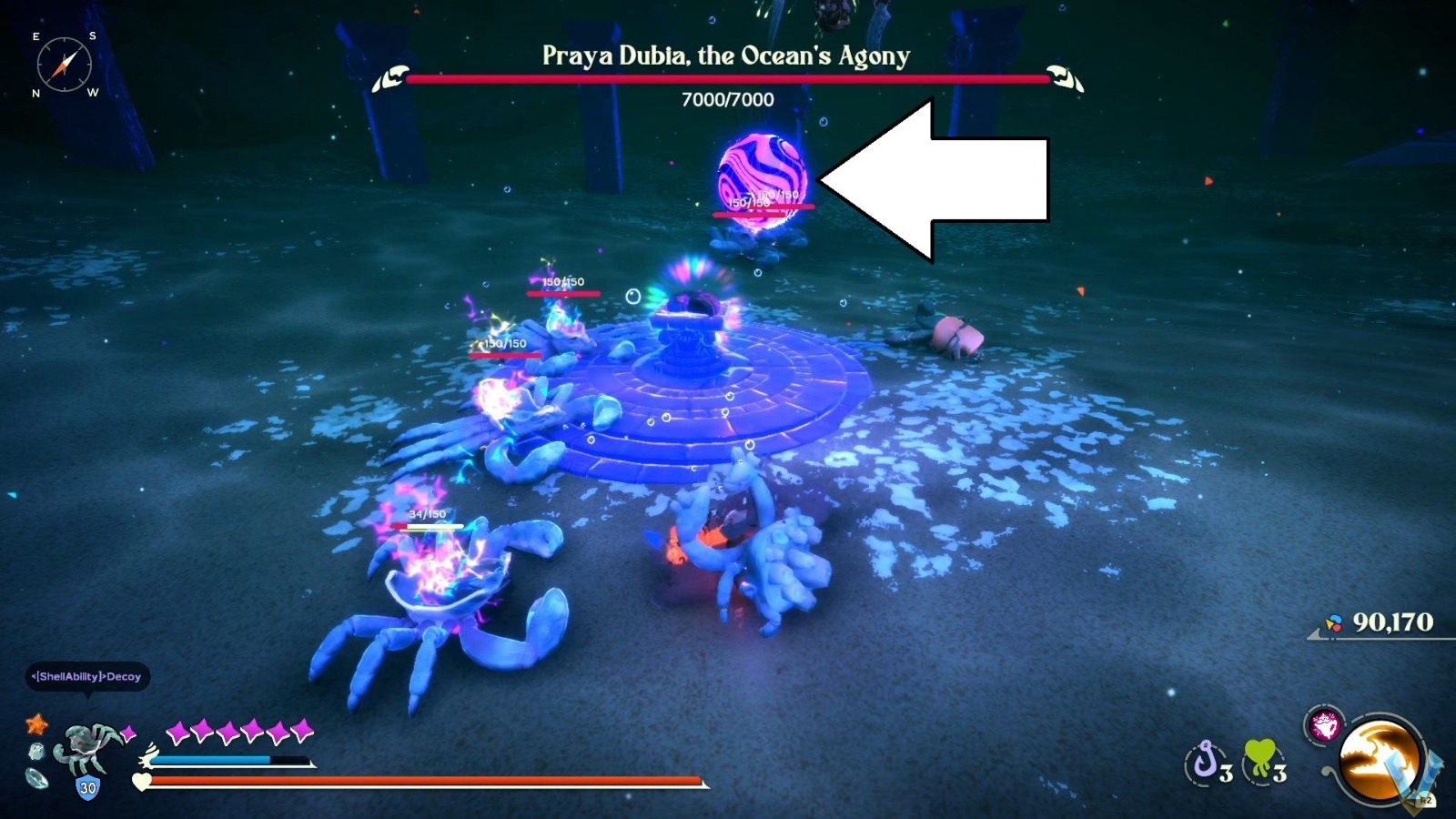This screenshot has width=1456, height=819.
Task: Expand the ShellAbility Decoy tooltip bubble
Action: point(86,678)
